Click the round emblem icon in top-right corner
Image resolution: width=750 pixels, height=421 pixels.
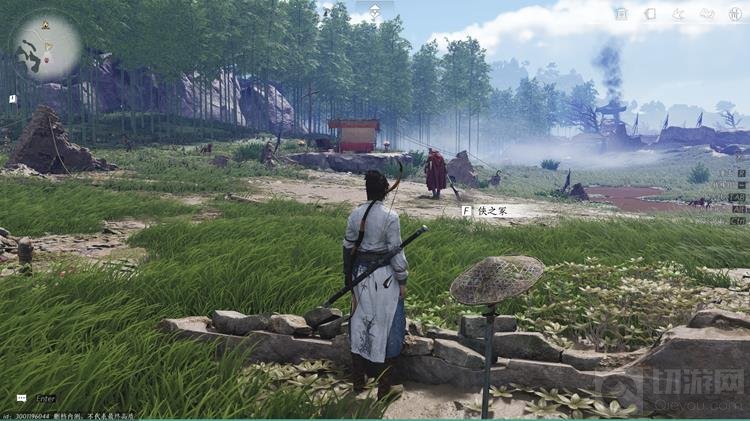[x=736, y=13]
